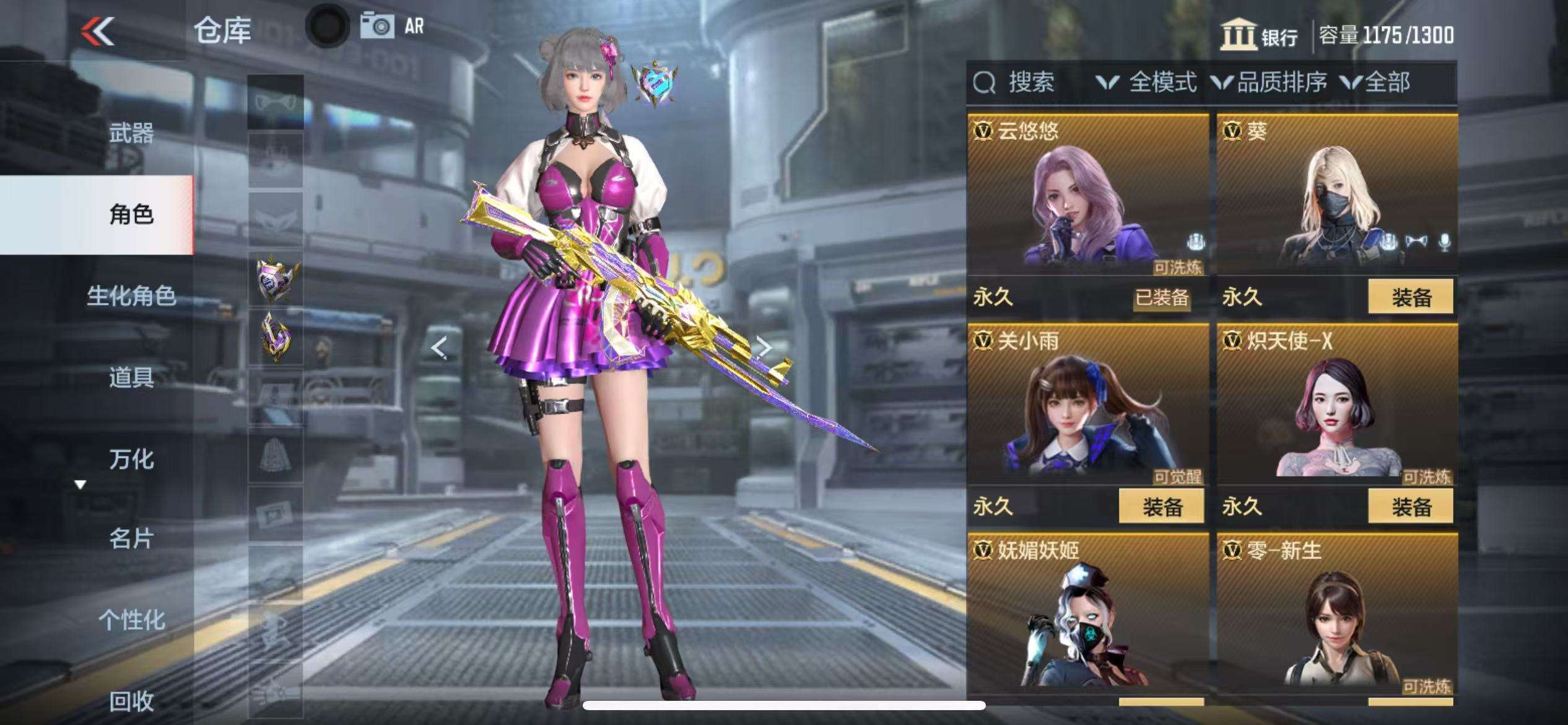Screen dimensions: 1568x725
Task: Equip the character 炽天使-X
Action: [1411, 506]
